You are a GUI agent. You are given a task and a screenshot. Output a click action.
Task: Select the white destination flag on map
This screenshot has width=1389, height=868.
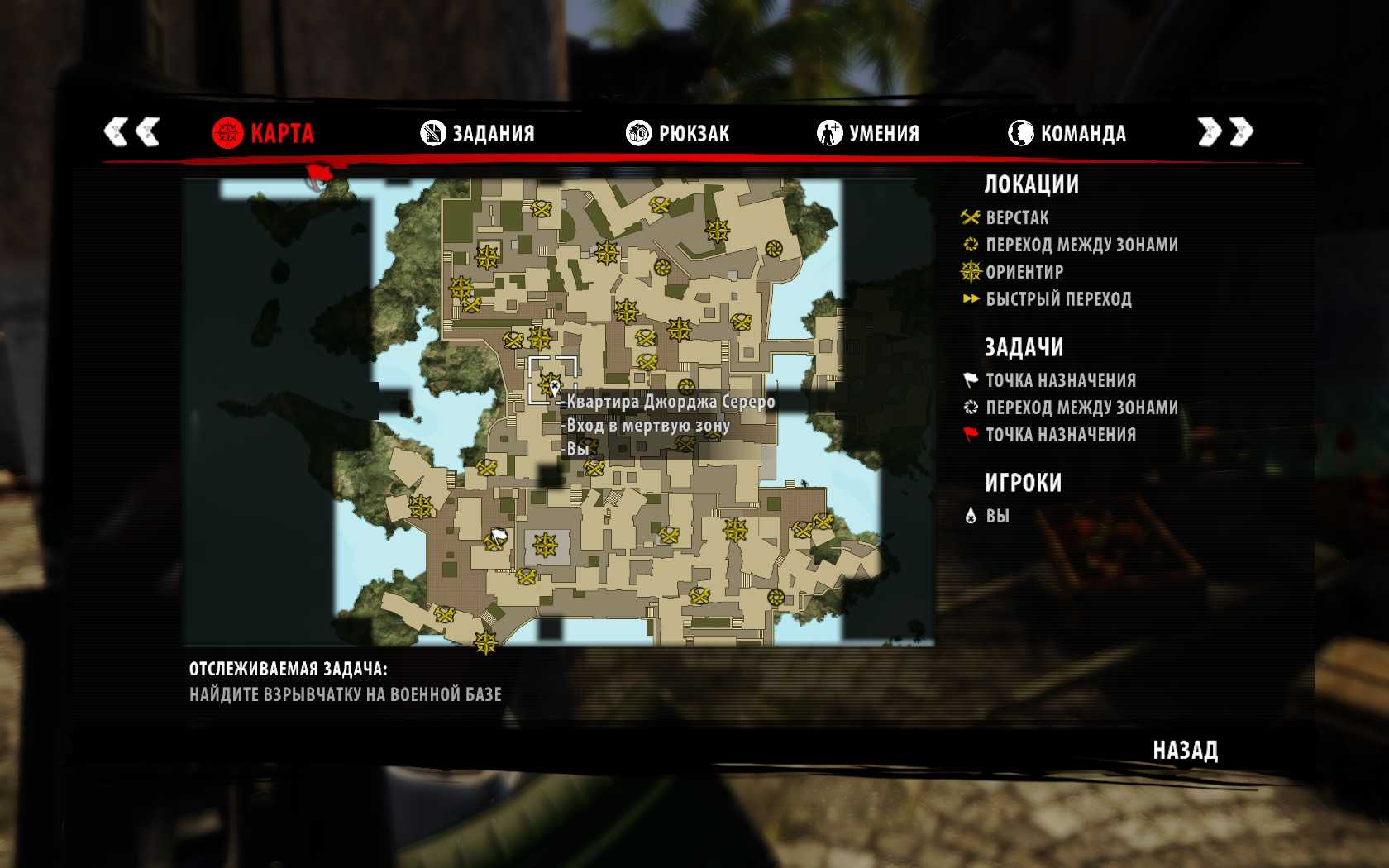498,538
